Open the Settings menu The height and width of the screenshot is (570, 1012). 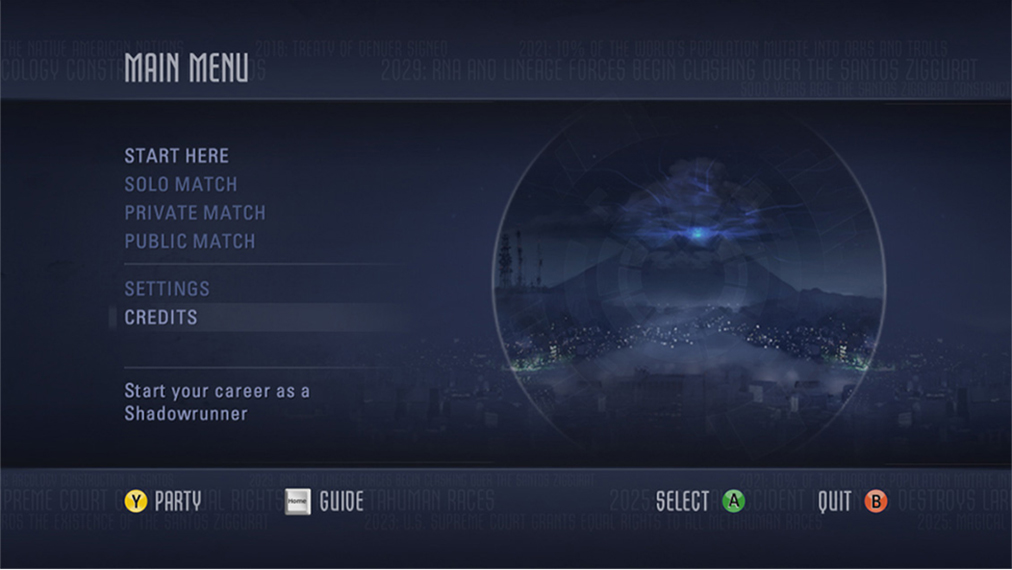[x=167, y=289]
